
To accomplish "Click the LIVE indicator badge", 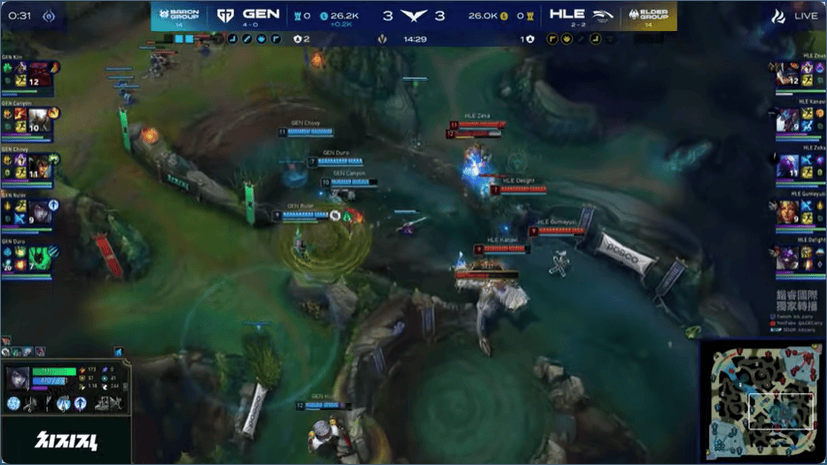I will (x=794, y=17).
